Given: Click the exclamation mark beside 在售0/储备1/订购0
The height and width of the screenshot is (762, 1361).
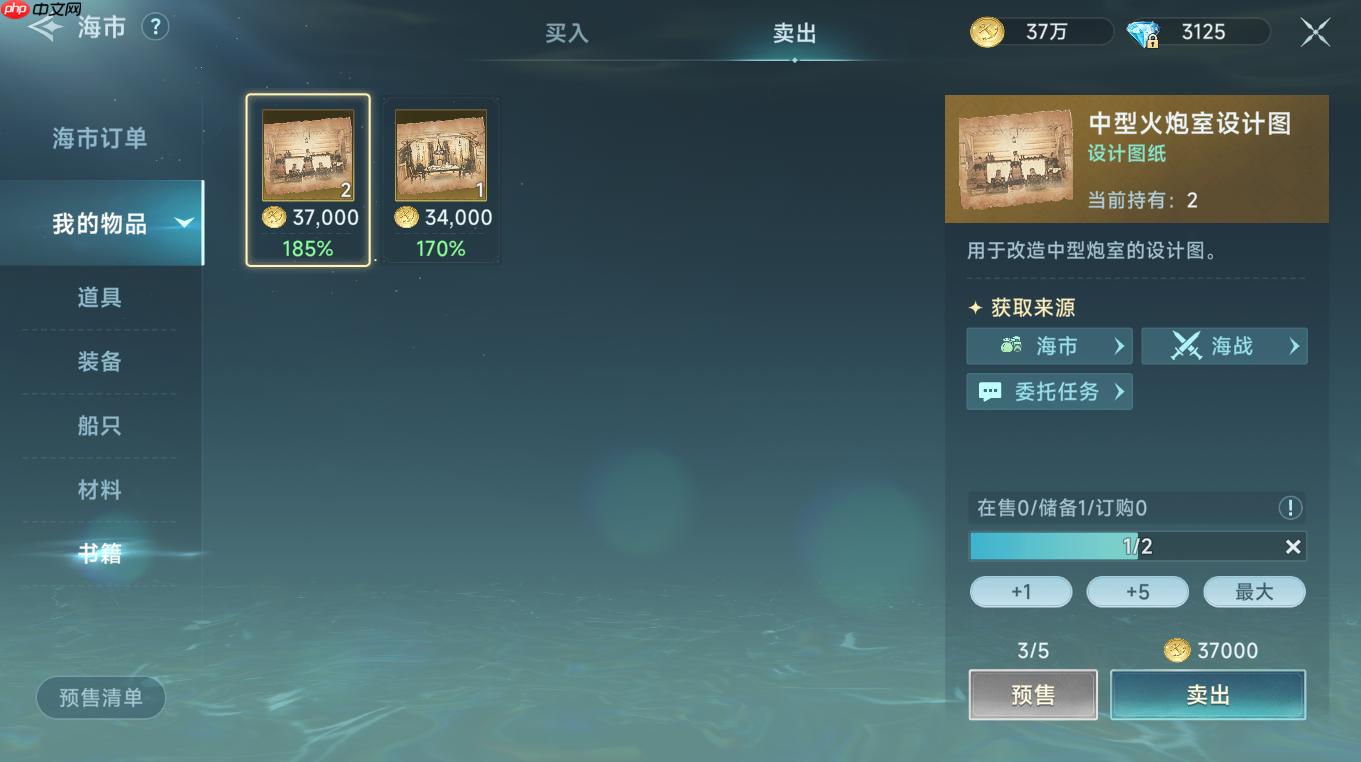Looking at the screenshot, I should tap(1290, 508).
